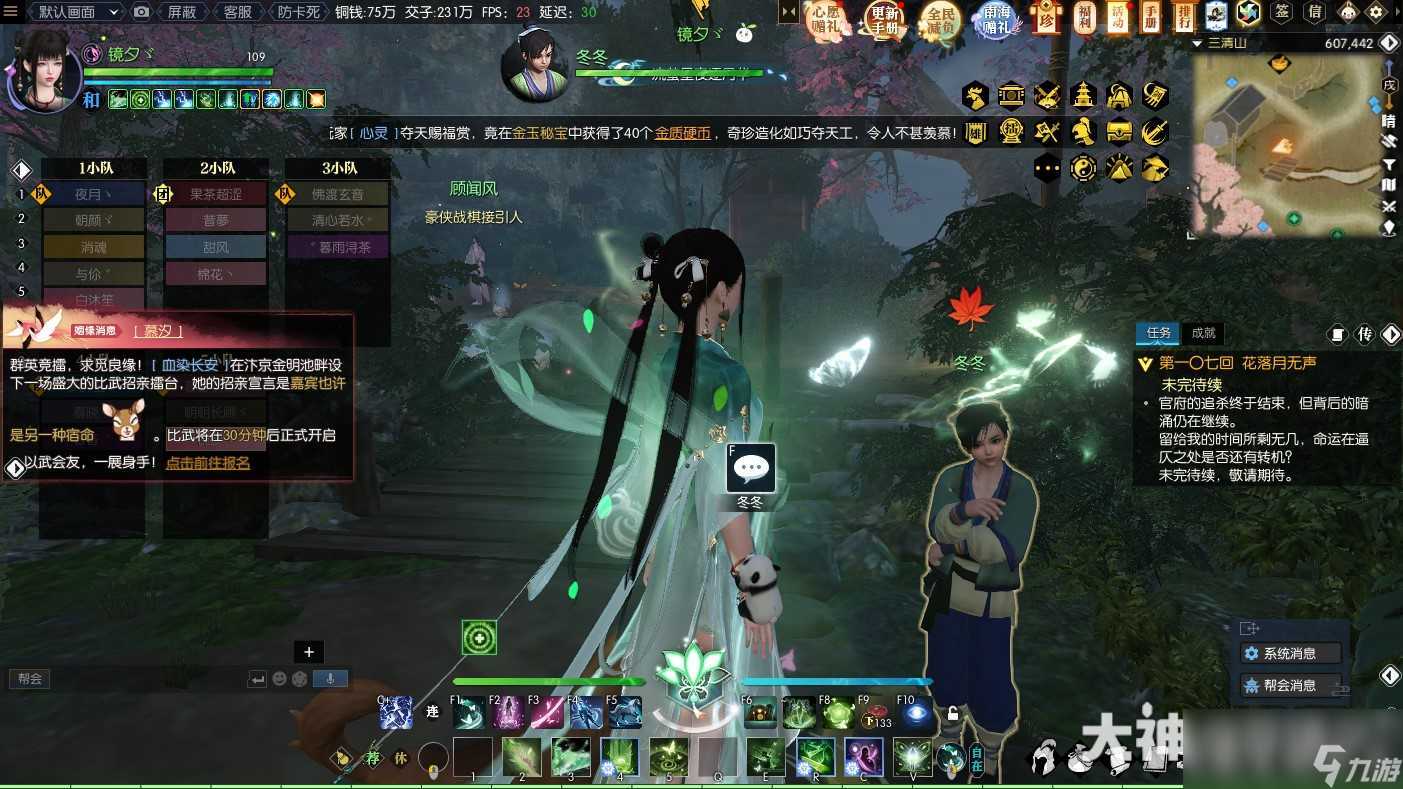Click the 冬冬 chat bubble above the NPC
This screenshot has width=1403, height=789.
[750, 468]
